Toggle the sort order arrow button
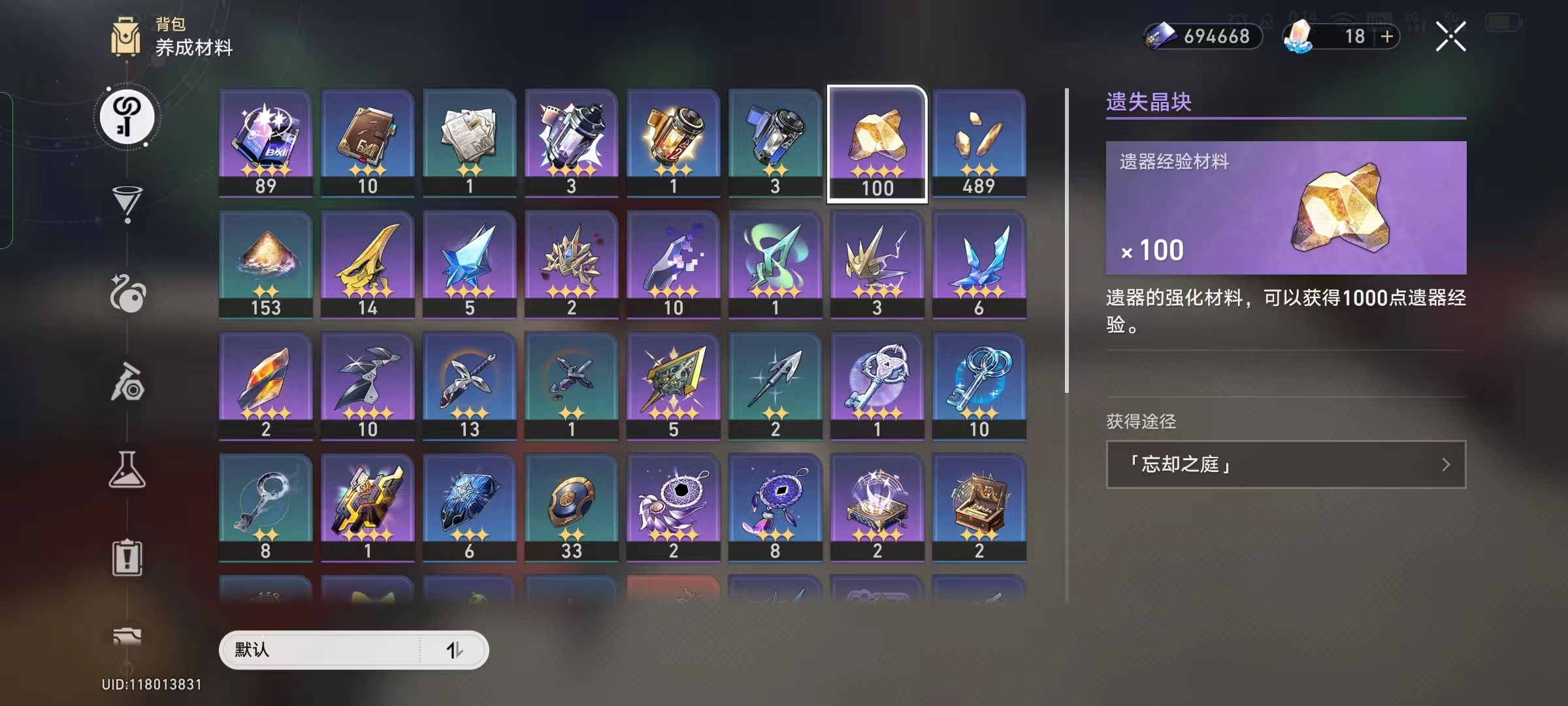Viewport: 1568px width, 706px height. (455, 650)
